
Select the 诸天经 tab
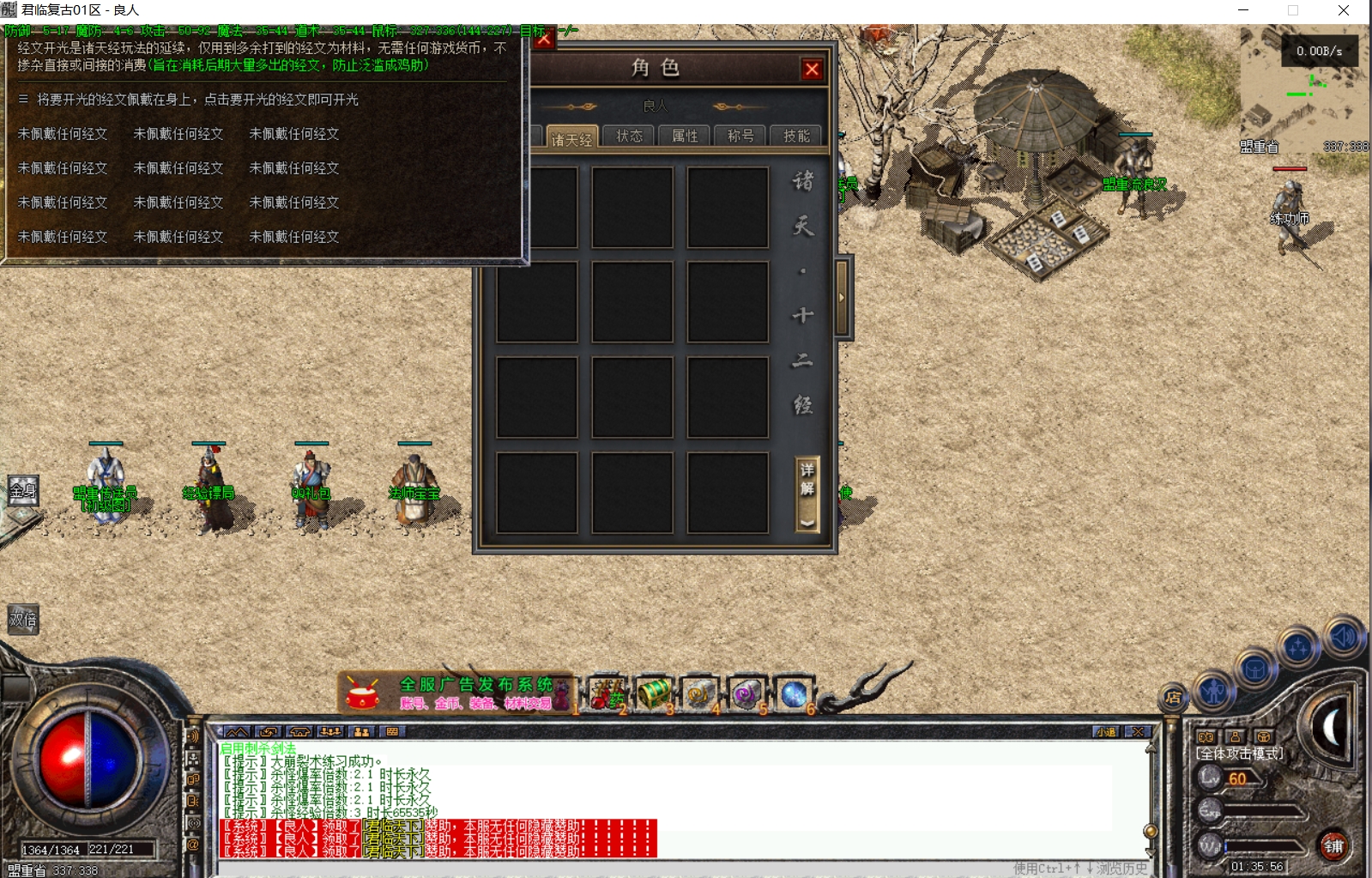(x=571, y=138)
